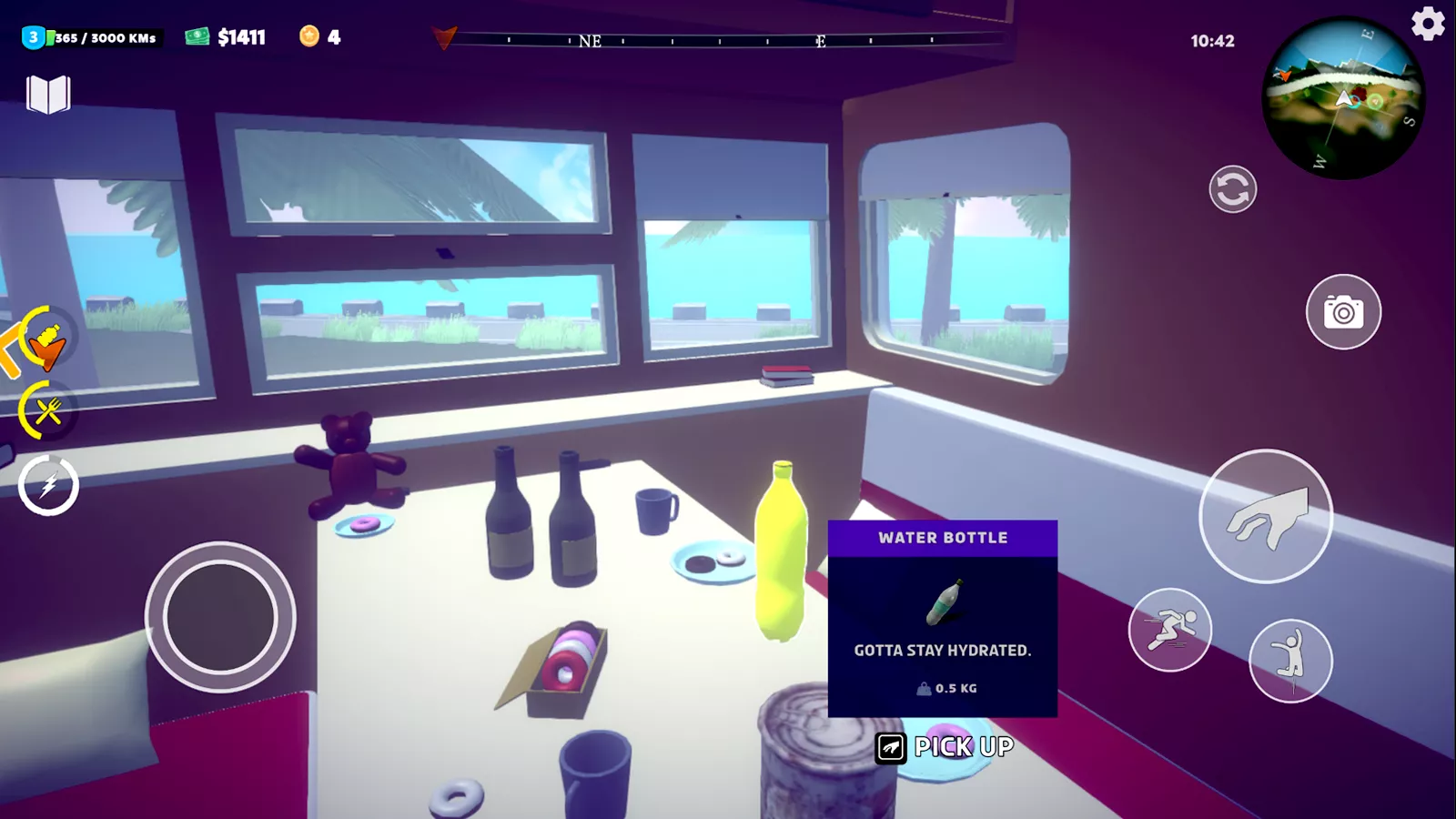Screen dimensions: 1456x819
Task: Tap the grab hand interaction button
Action: pos(1266,516)
